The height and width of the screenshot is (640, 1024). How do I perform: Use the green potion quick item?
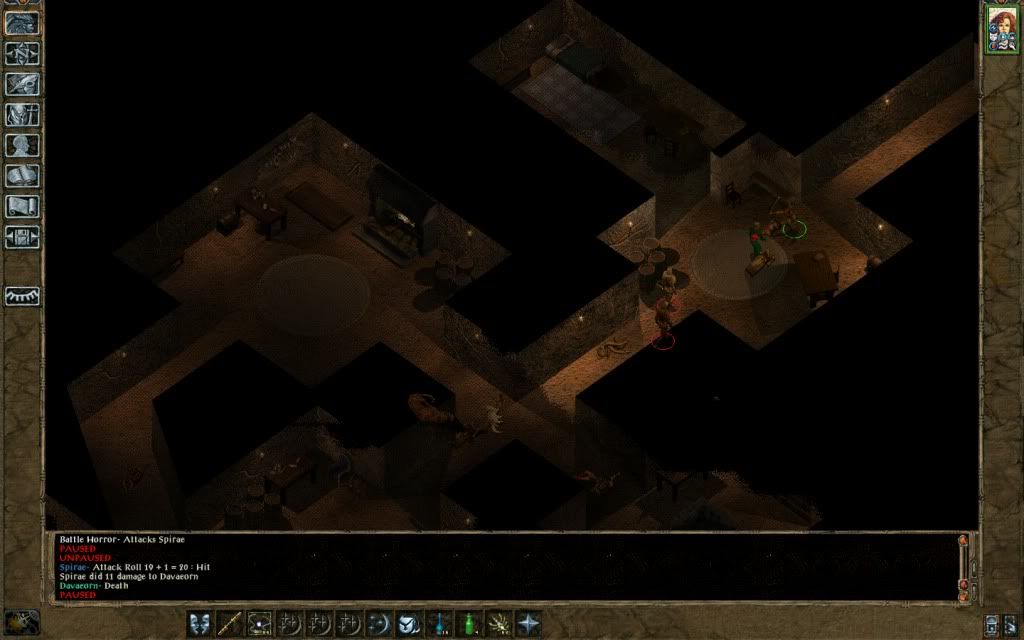[468, 623]
